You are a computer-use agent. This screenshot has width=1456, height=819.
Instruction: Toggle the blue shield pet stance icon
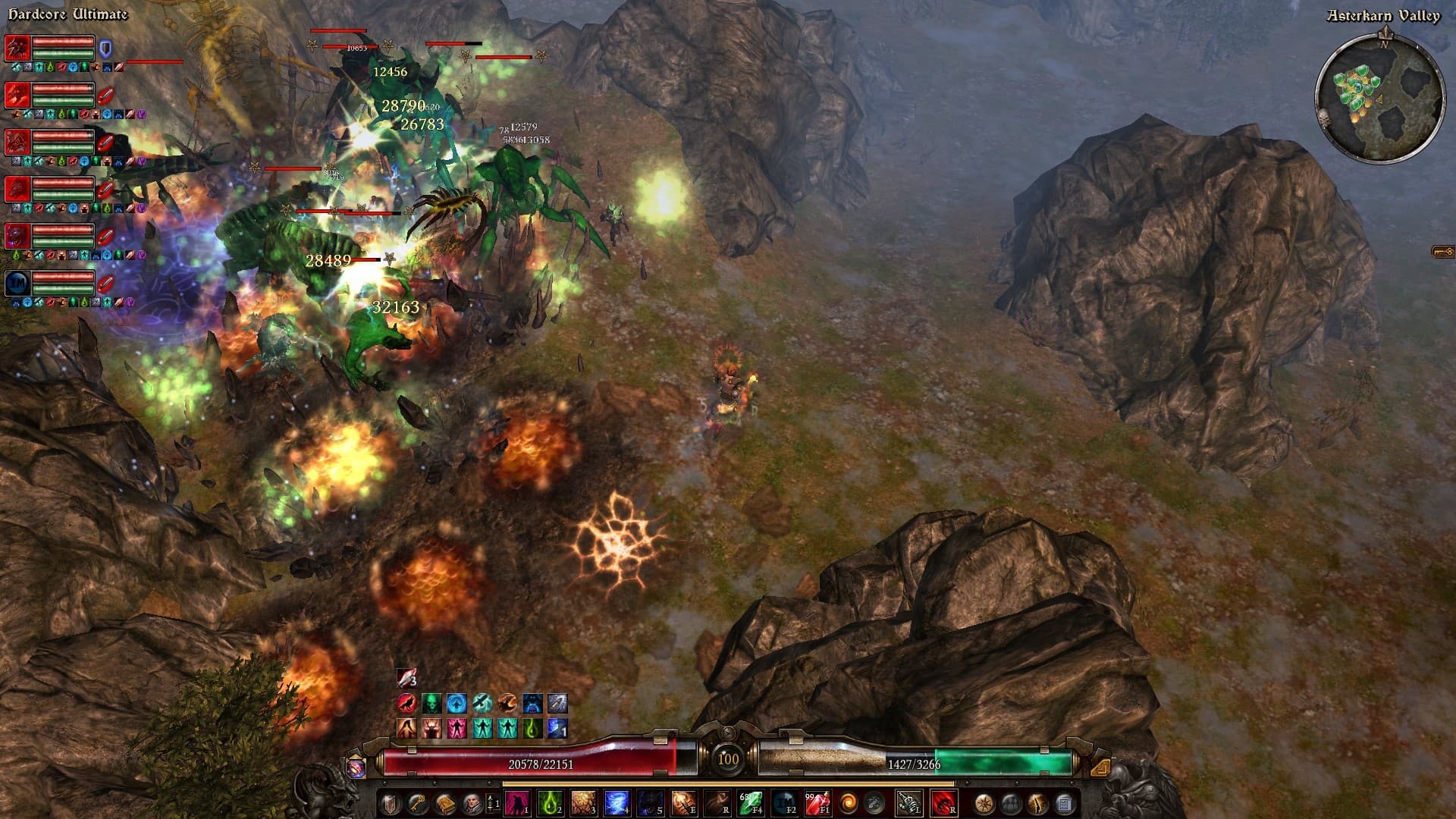[x=106, y=49]
